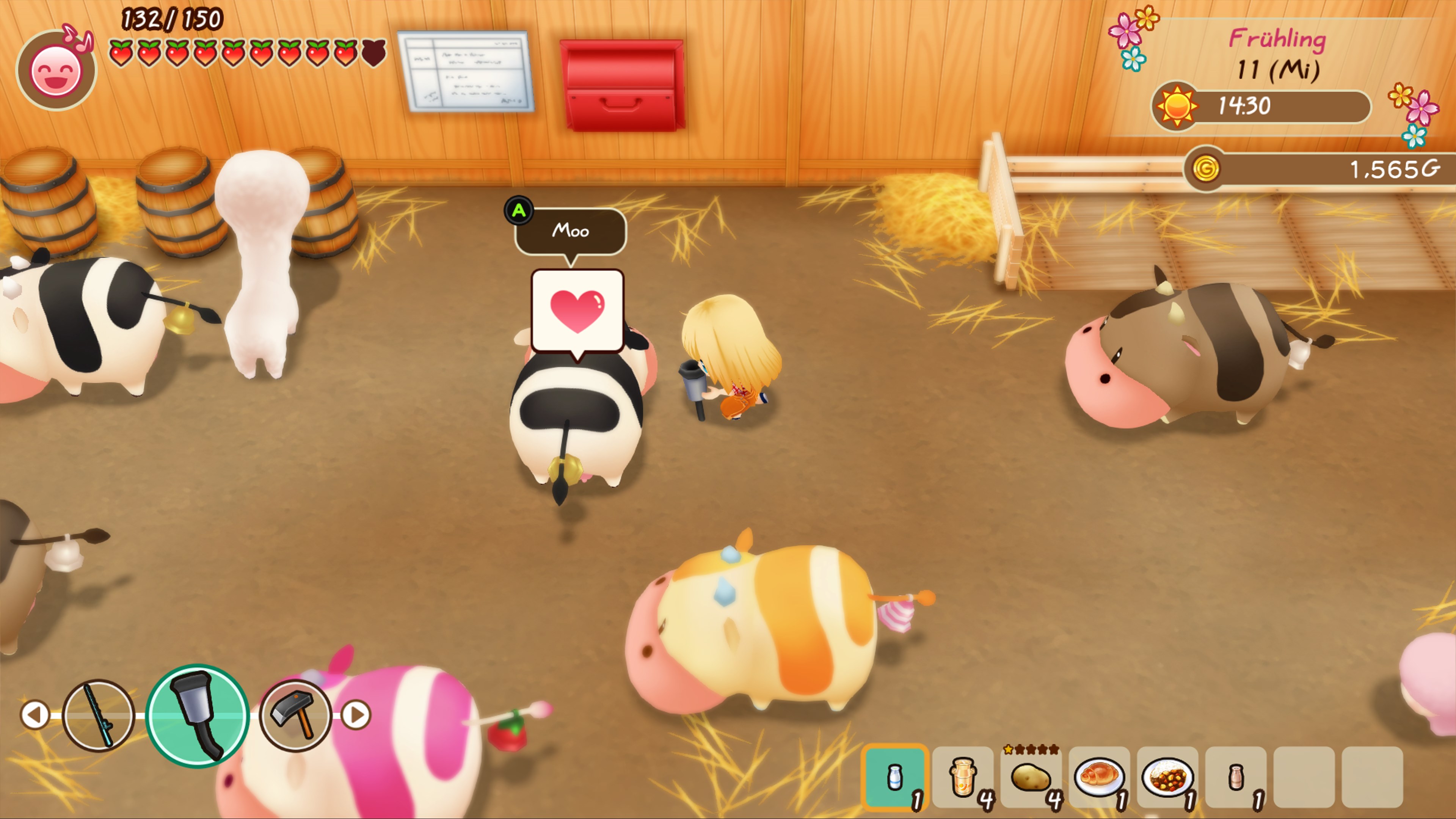1456x819 pixels.
Task: Choose the milker tool in the center
Action: point(197,715)
